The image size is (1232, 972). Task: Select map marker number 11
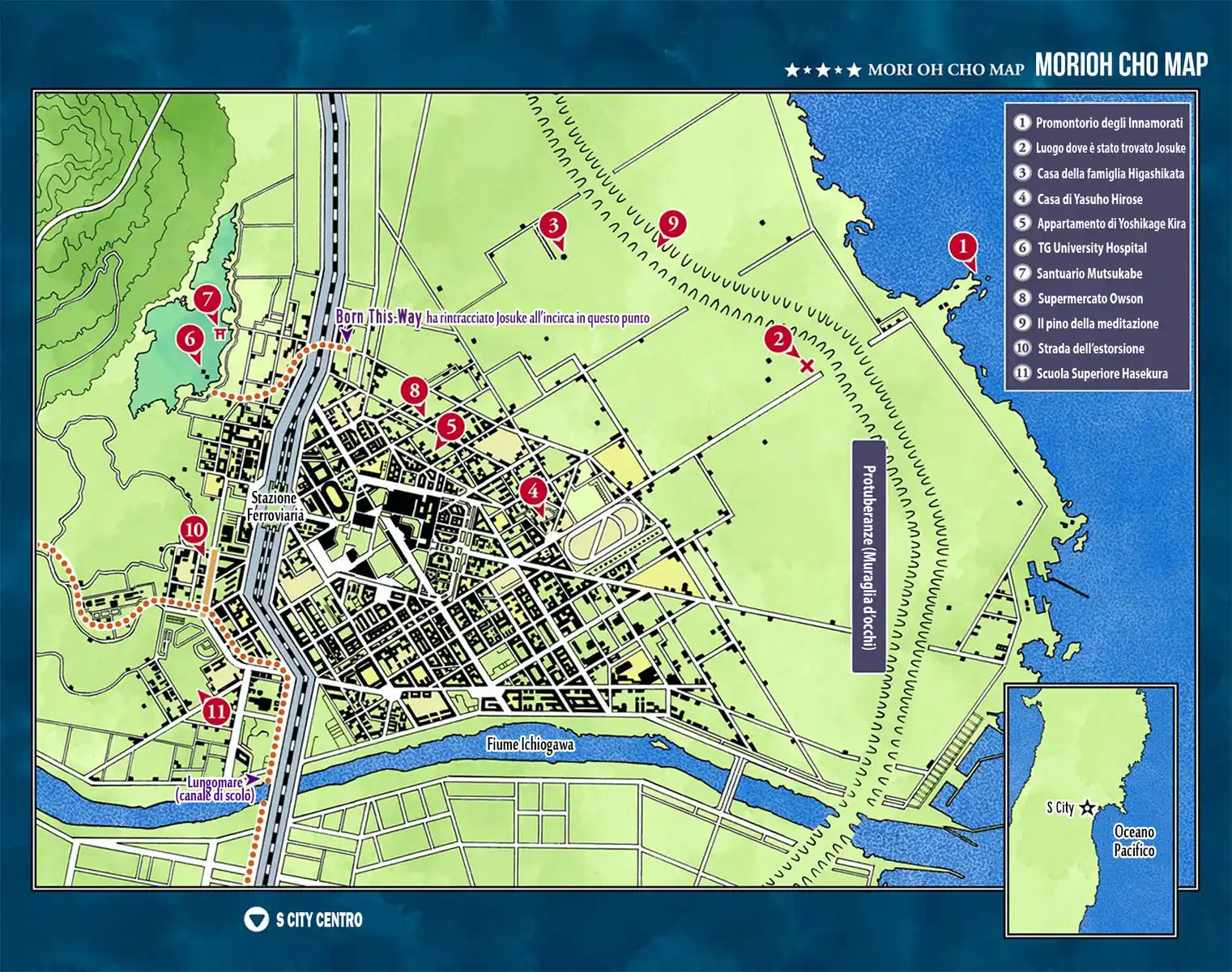tap(216, 712)
